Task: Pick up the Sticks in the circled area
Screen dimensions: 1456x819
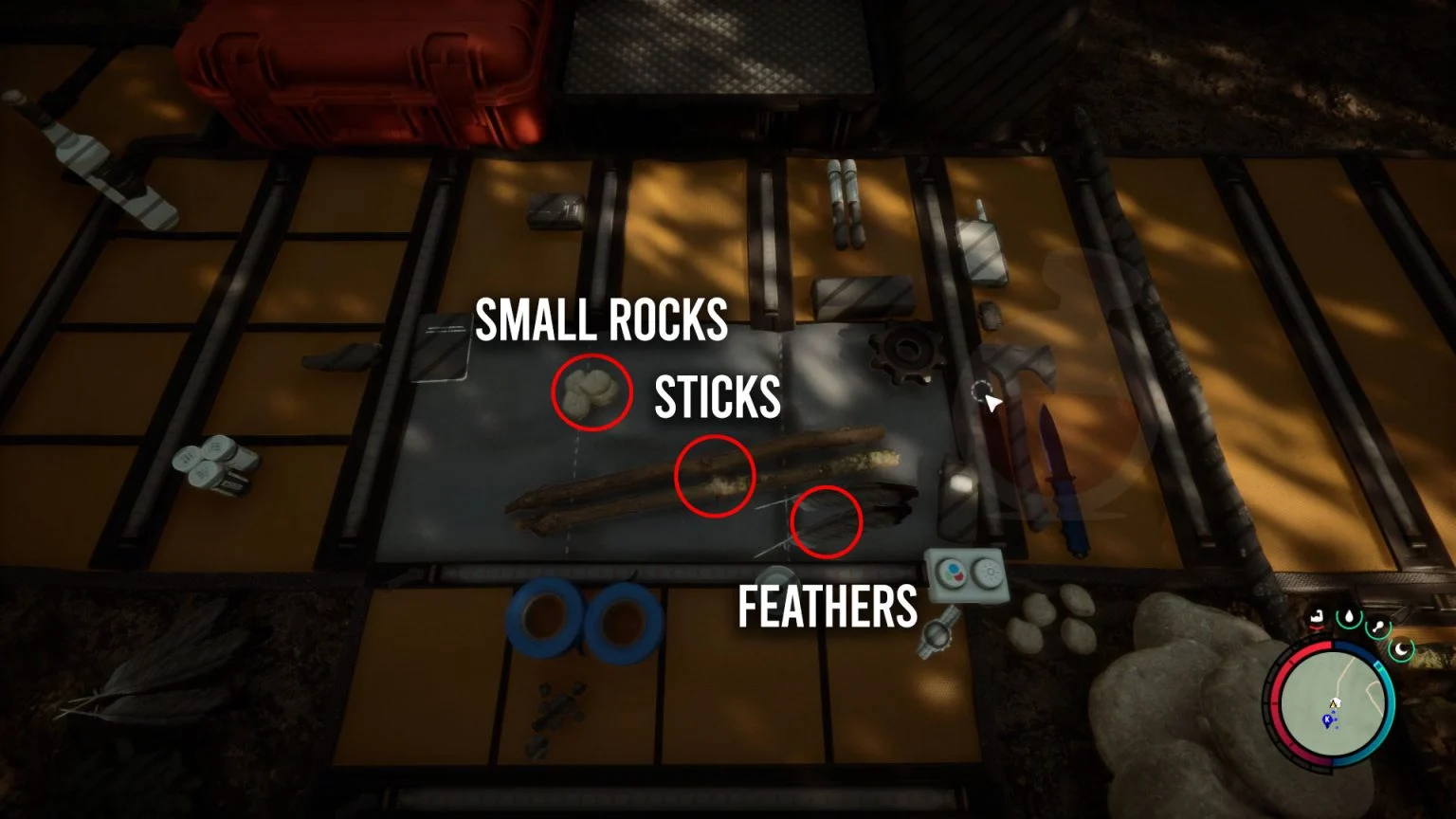Action: point(715,475)
